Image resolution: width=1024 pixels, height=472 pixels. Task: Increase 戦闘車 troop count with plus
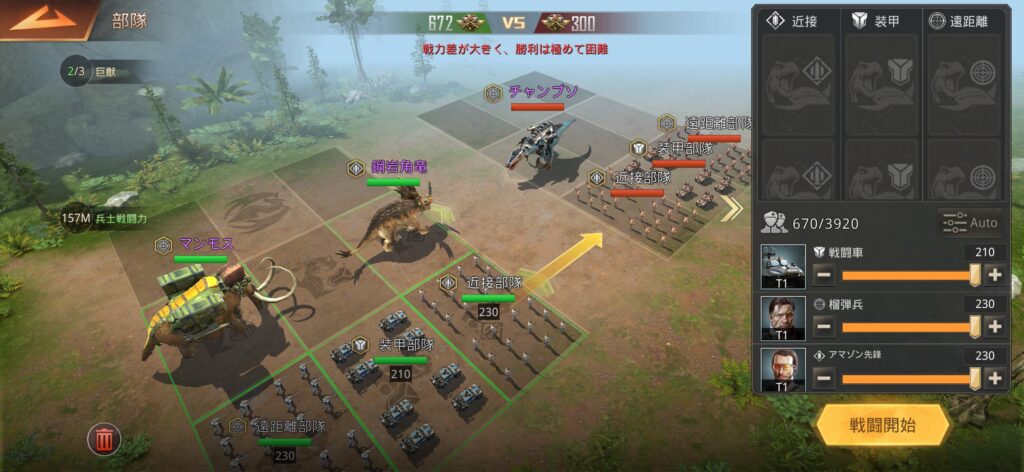994,275
